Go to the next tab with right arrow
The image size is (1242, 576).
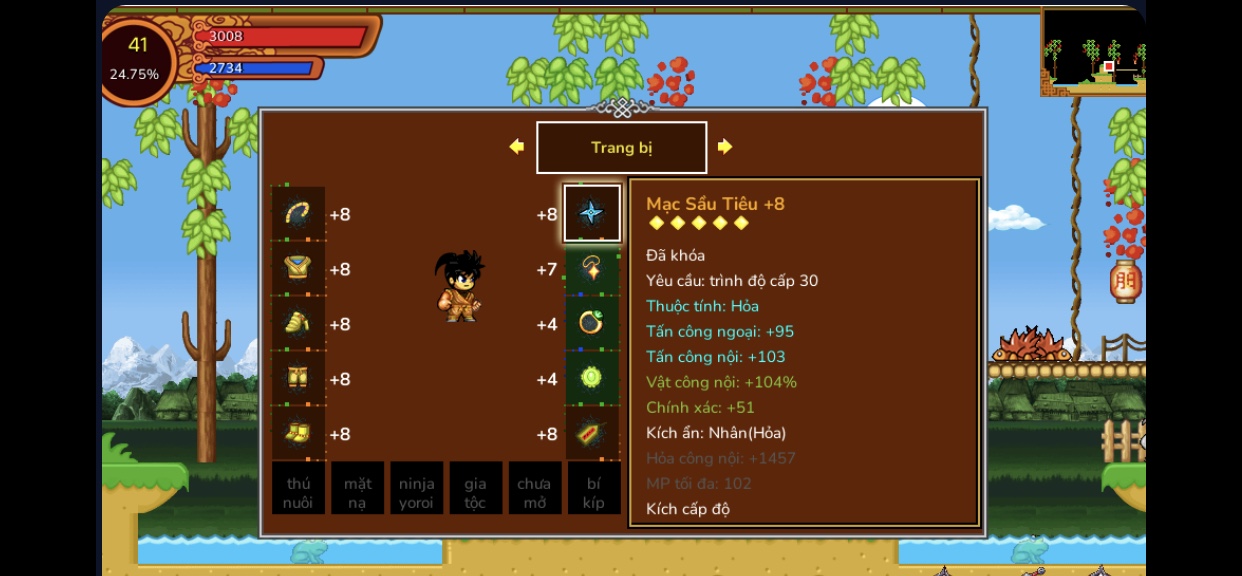click(x=725, y=147)
